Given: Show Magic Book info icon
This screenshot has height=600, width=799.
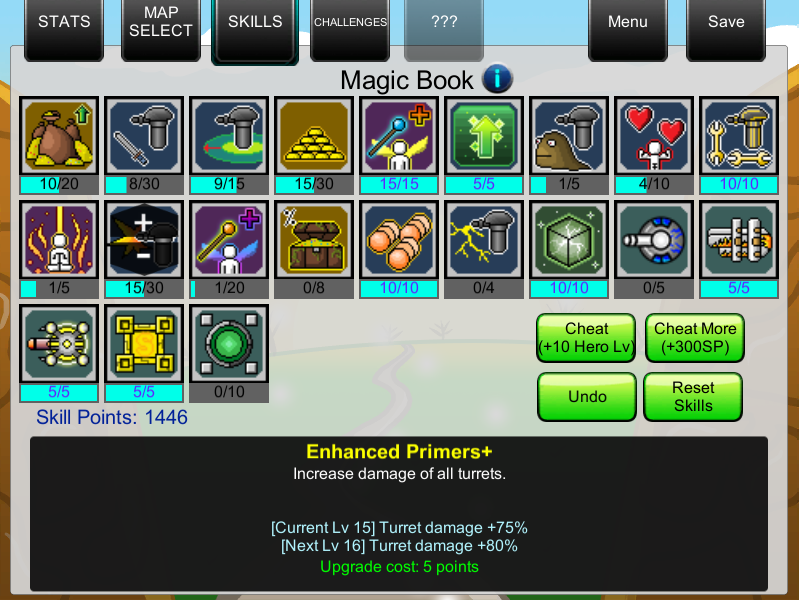Looking at the screenshot, I should click(497, 78).
